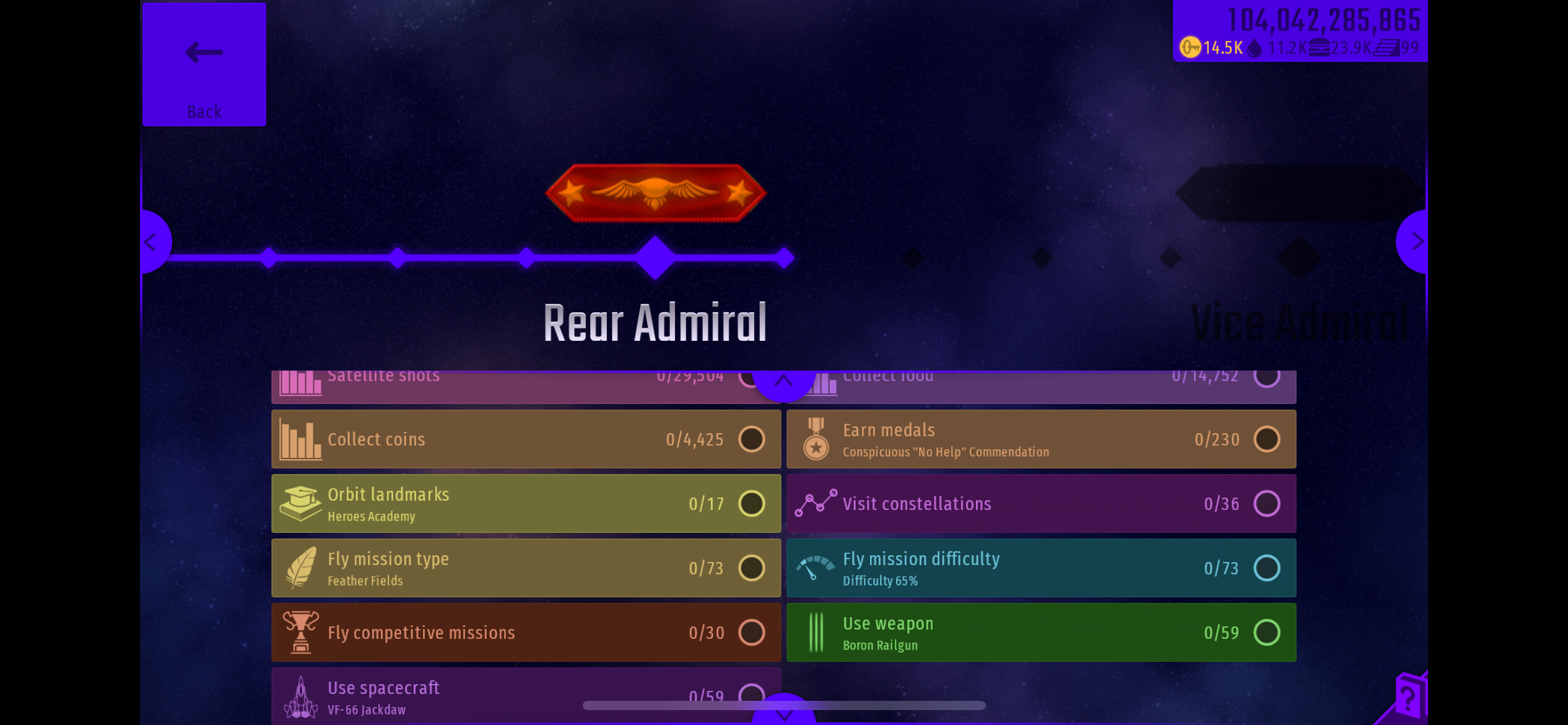Click the Rear Admiral rank badge
Viewport: 1568px width, 725px height.
click(655, 193)
